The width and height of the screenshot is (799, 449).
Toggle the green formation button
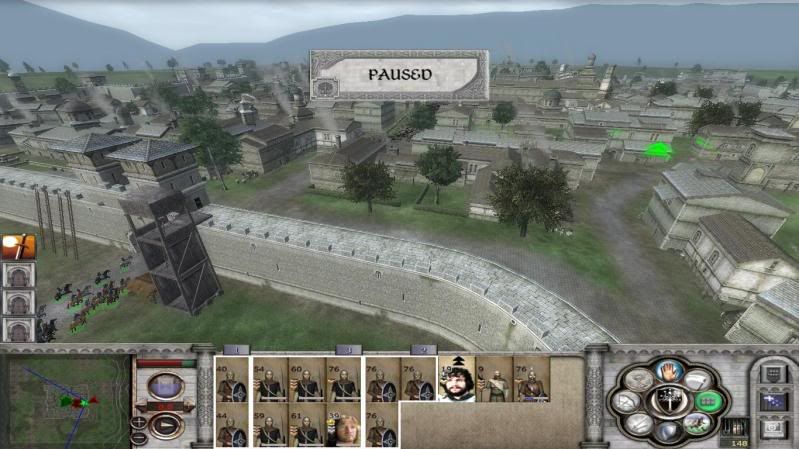coord(709,401)
